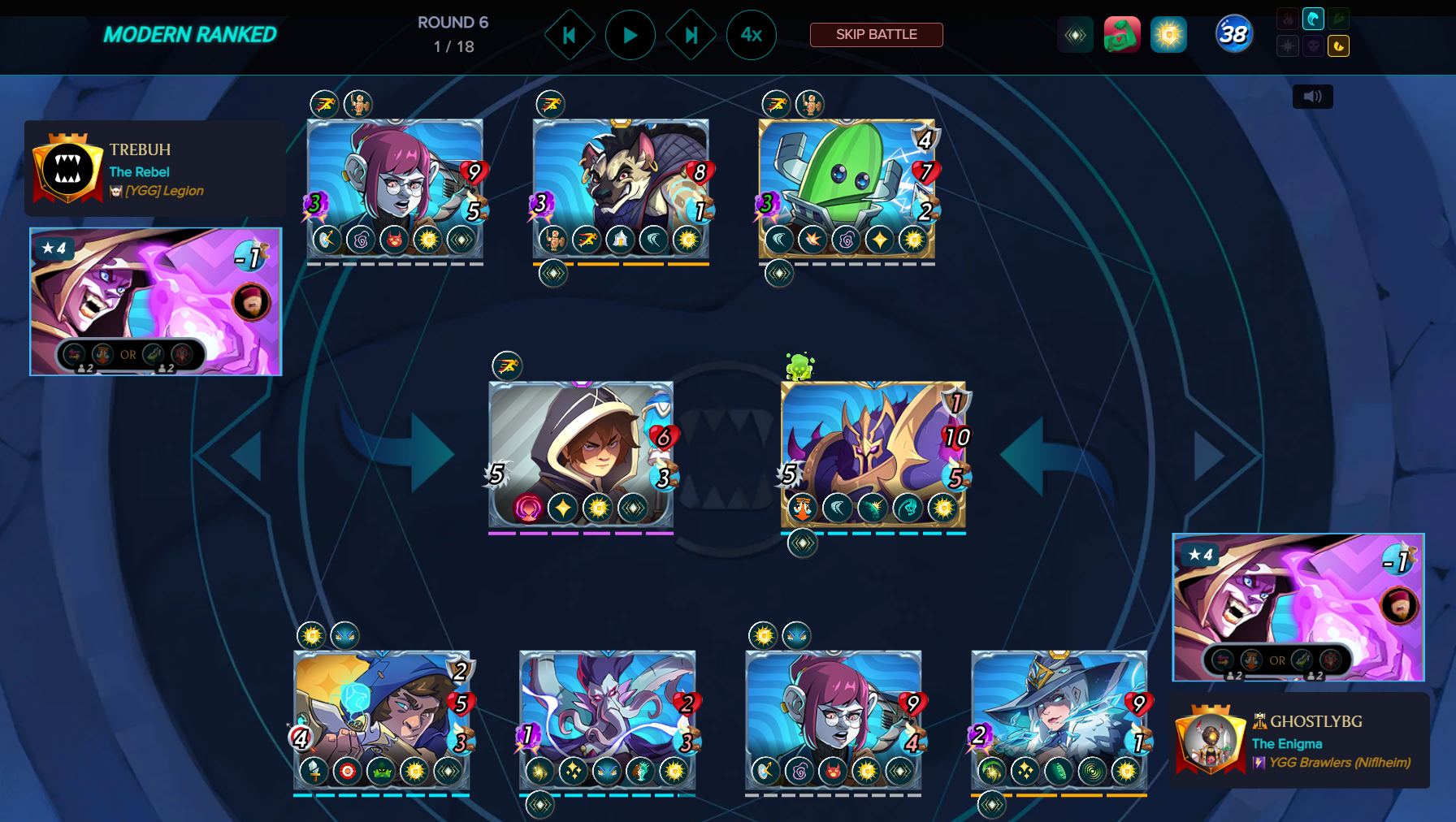Viewport: 1456px width, 822px height.
Task: Click the green poison skull status icon
Action: [x=799, y=366]
